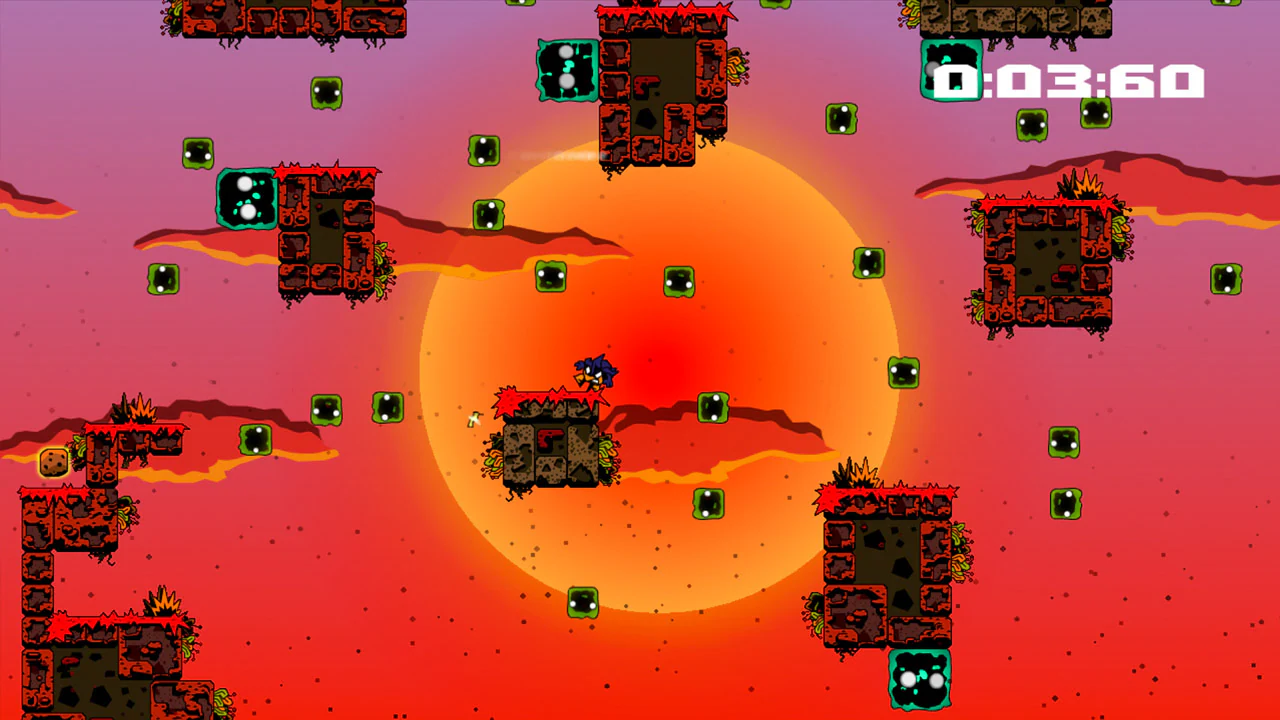
Task: Click the timer display showing 0:03:60
Action: point(1070,78)
